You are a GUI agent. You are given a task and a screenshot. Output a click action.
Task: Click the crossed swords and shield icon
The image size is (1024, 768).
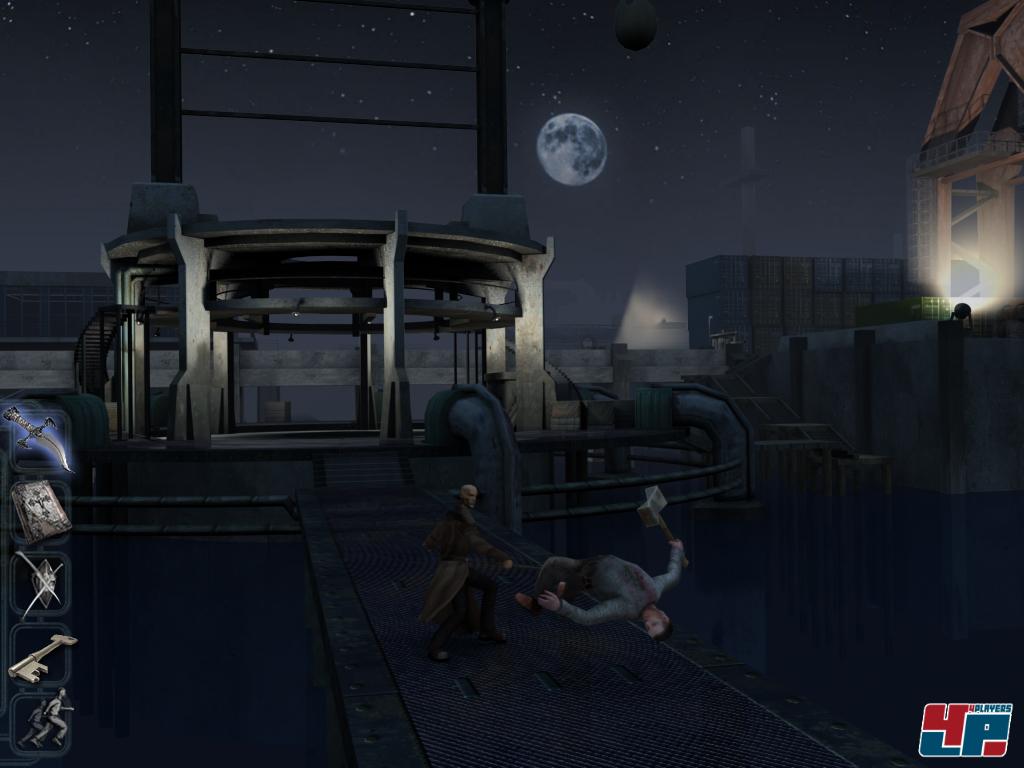(x=40, y=582)
